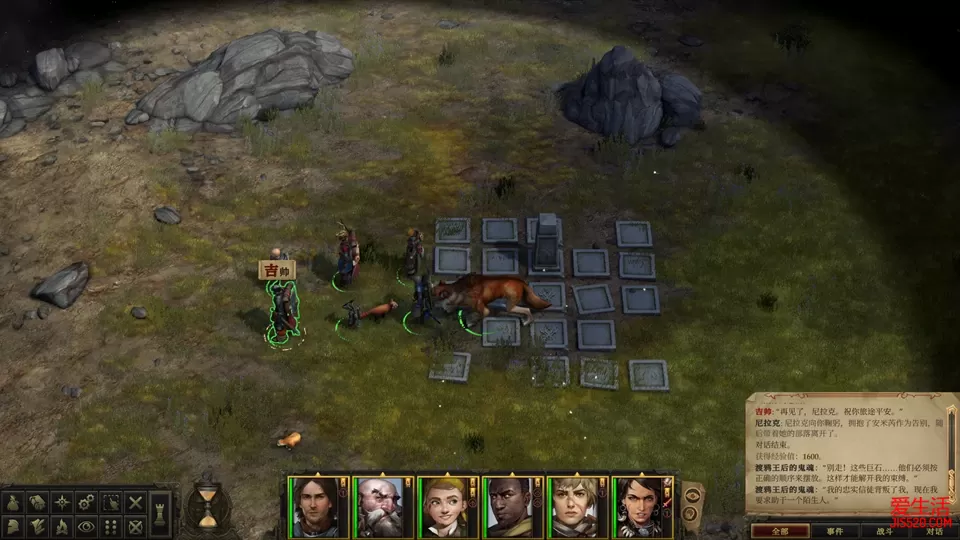
Task: Open the gears settings icon
Action: click(x=87, y=503)
